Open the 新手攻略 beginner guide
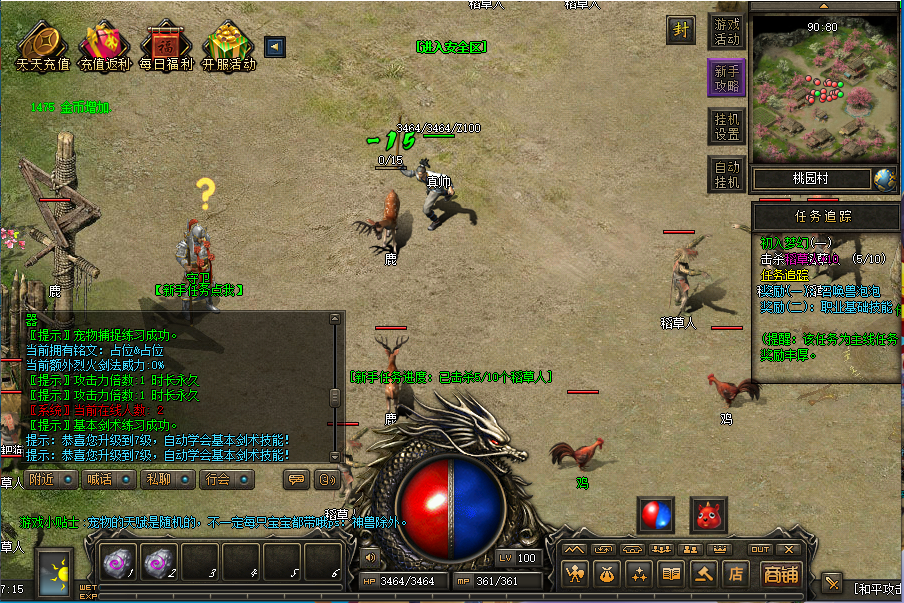 click(727, 78)
